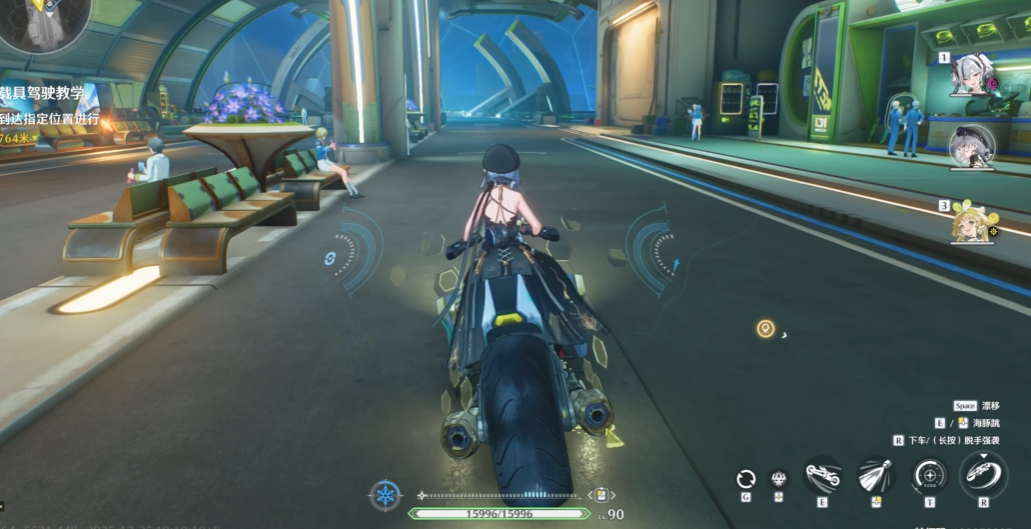Image resolution: width=1031 pixels, height=529 pixels.
Task: Click the circular arrows swap icon
Action: [745, 478]
